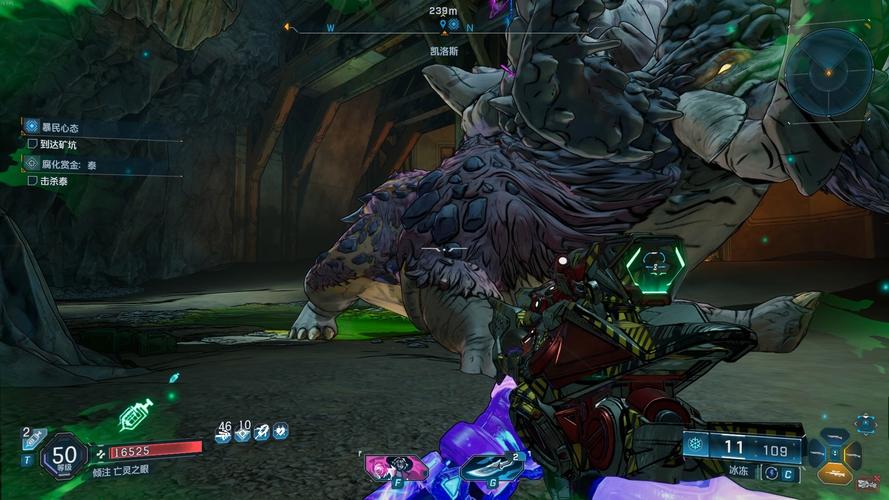Use the repair kit syringe icon
Image resolution: width=889 pixels, height=500 pixels.
click(x=135, y=415)
